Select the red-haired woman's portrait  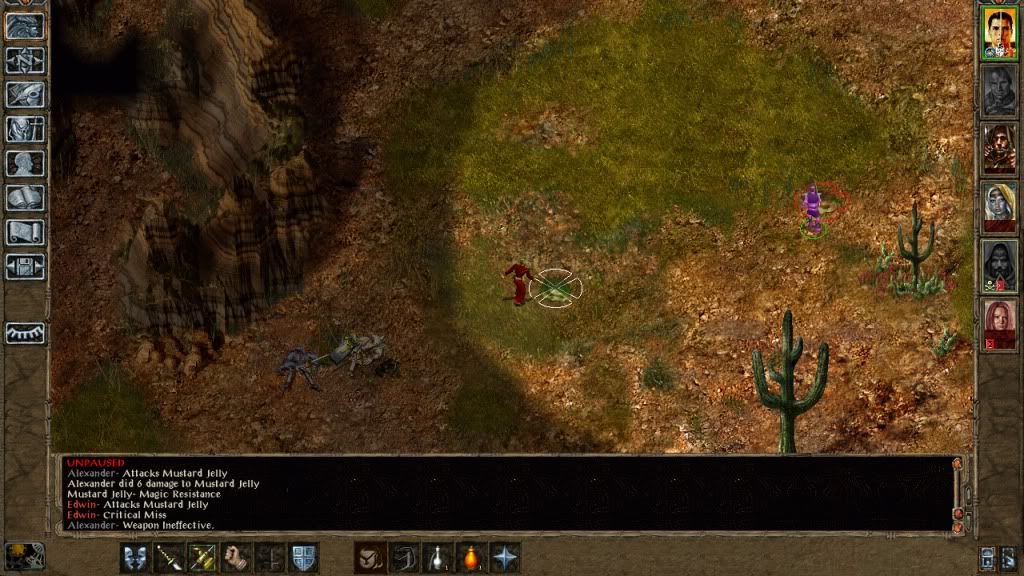click(998, 323)
